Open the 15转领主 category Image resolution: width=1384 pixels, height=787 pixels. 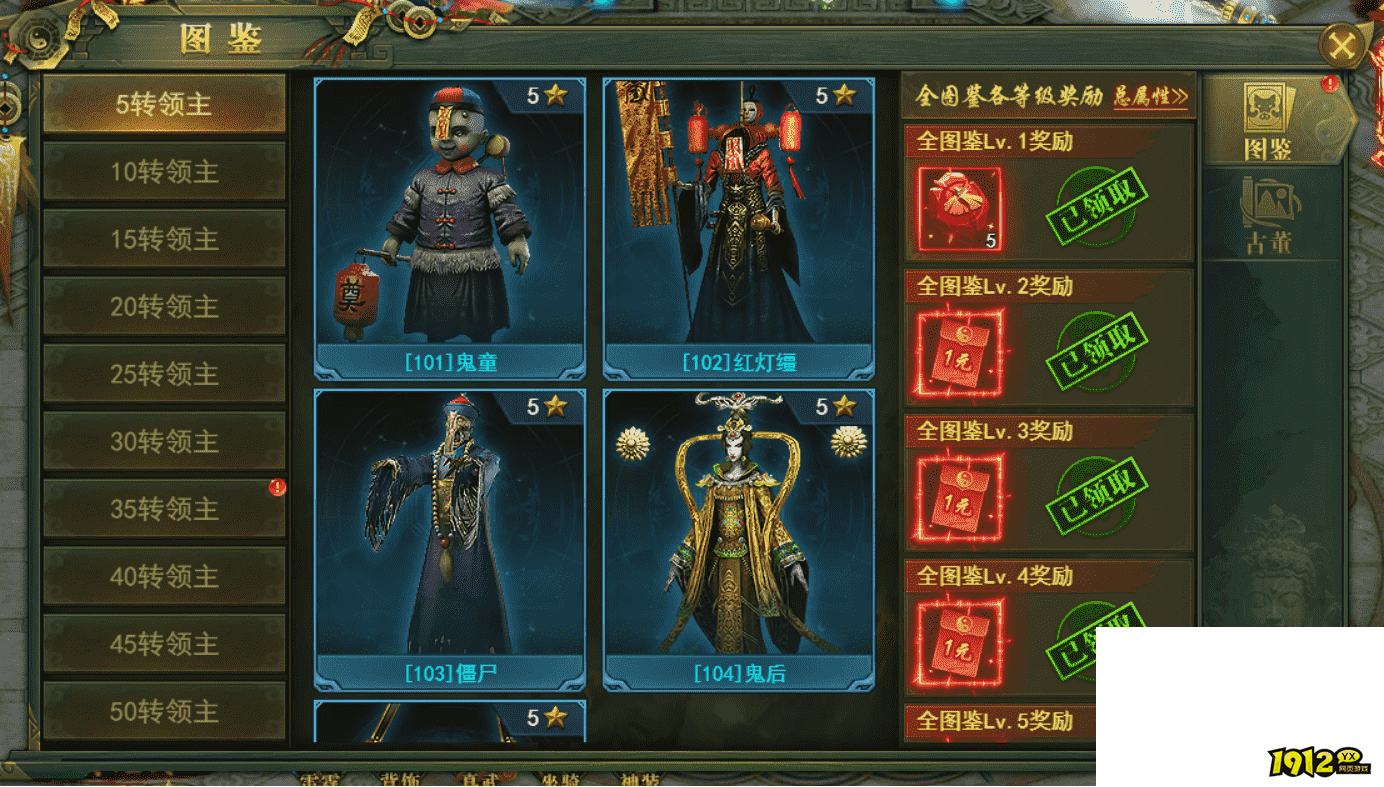pos(164,239)
